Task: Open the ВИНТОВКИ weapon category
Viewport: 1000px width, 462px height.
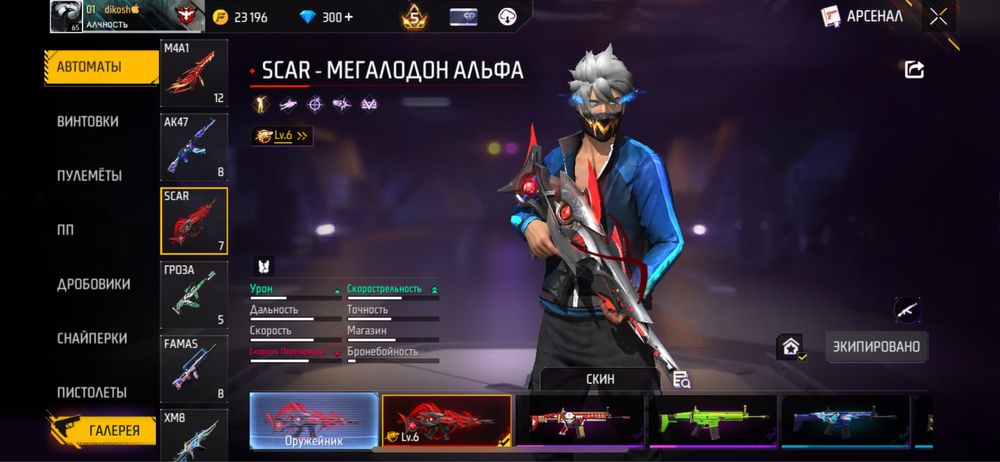Action: coord(88,121)
